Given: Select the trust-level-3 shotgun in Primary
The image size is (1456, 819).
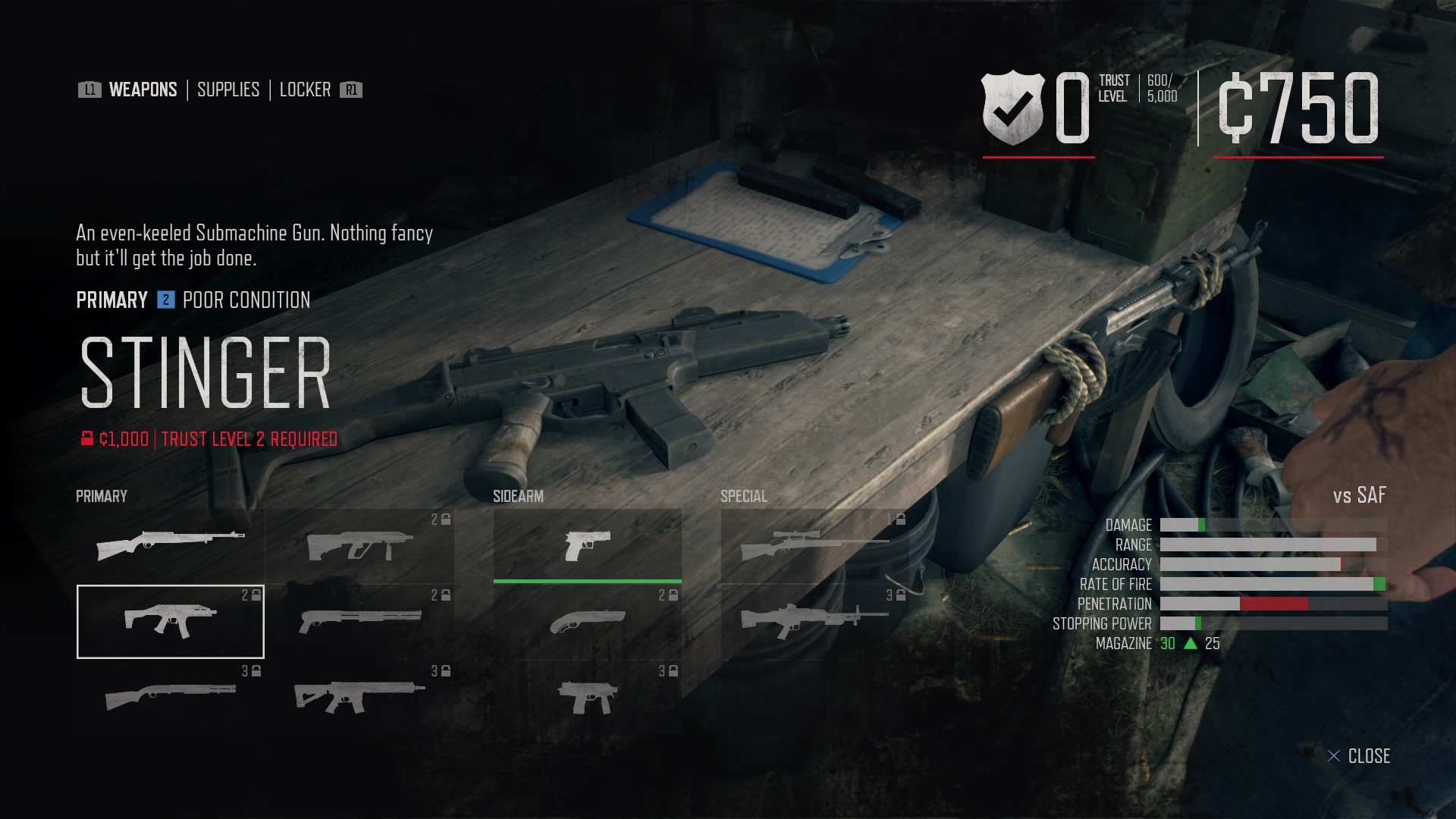Looking at the screenshot, I should pyautogui.click(x=171, y=696).
